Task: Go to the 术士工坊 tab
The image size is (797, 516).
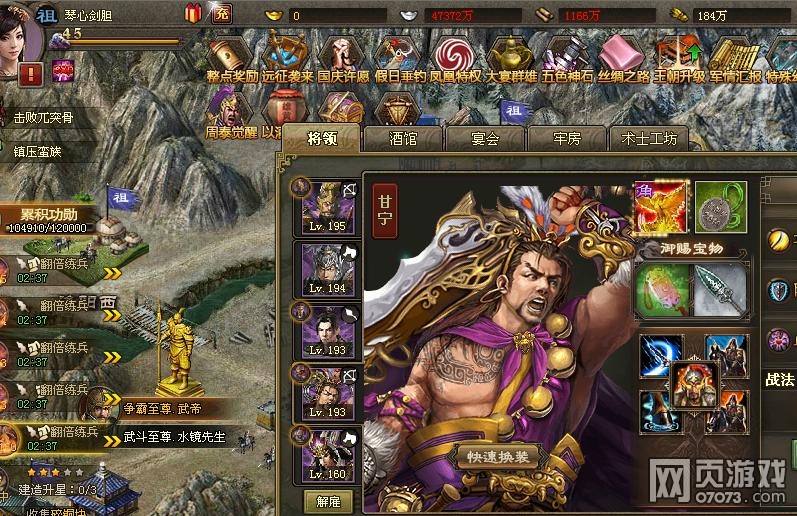Action: click(x=649, y=139)
